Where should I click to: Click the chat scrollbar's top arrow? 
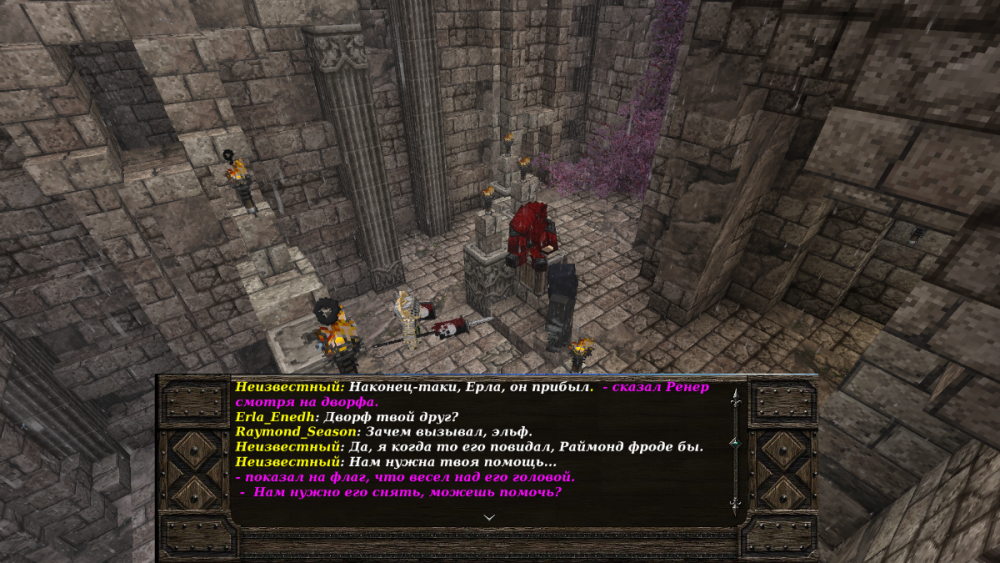pyautogui.click(x=735, y=396)
